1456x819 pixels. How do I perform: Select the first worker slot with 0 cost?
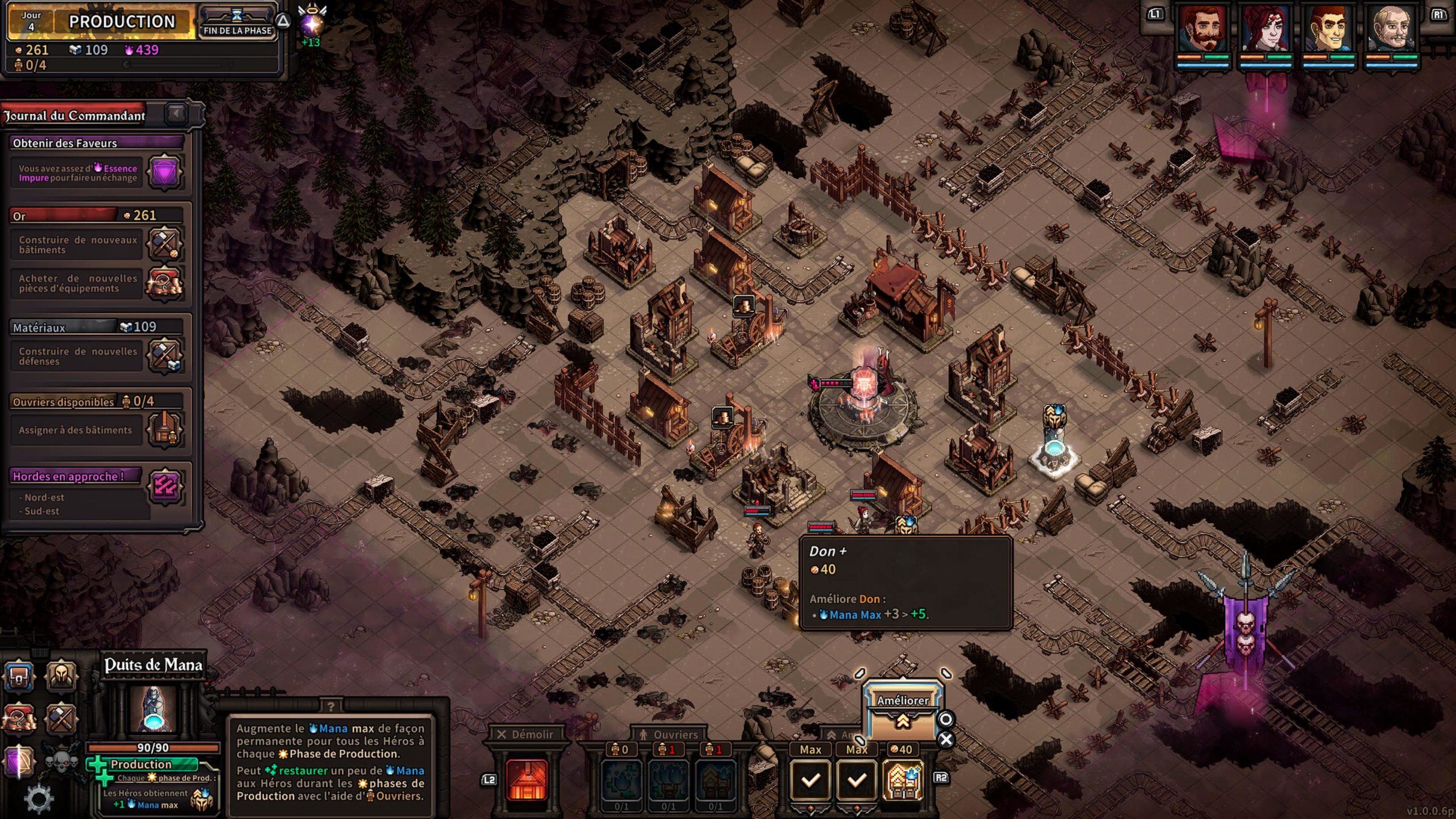pos(622,779)
